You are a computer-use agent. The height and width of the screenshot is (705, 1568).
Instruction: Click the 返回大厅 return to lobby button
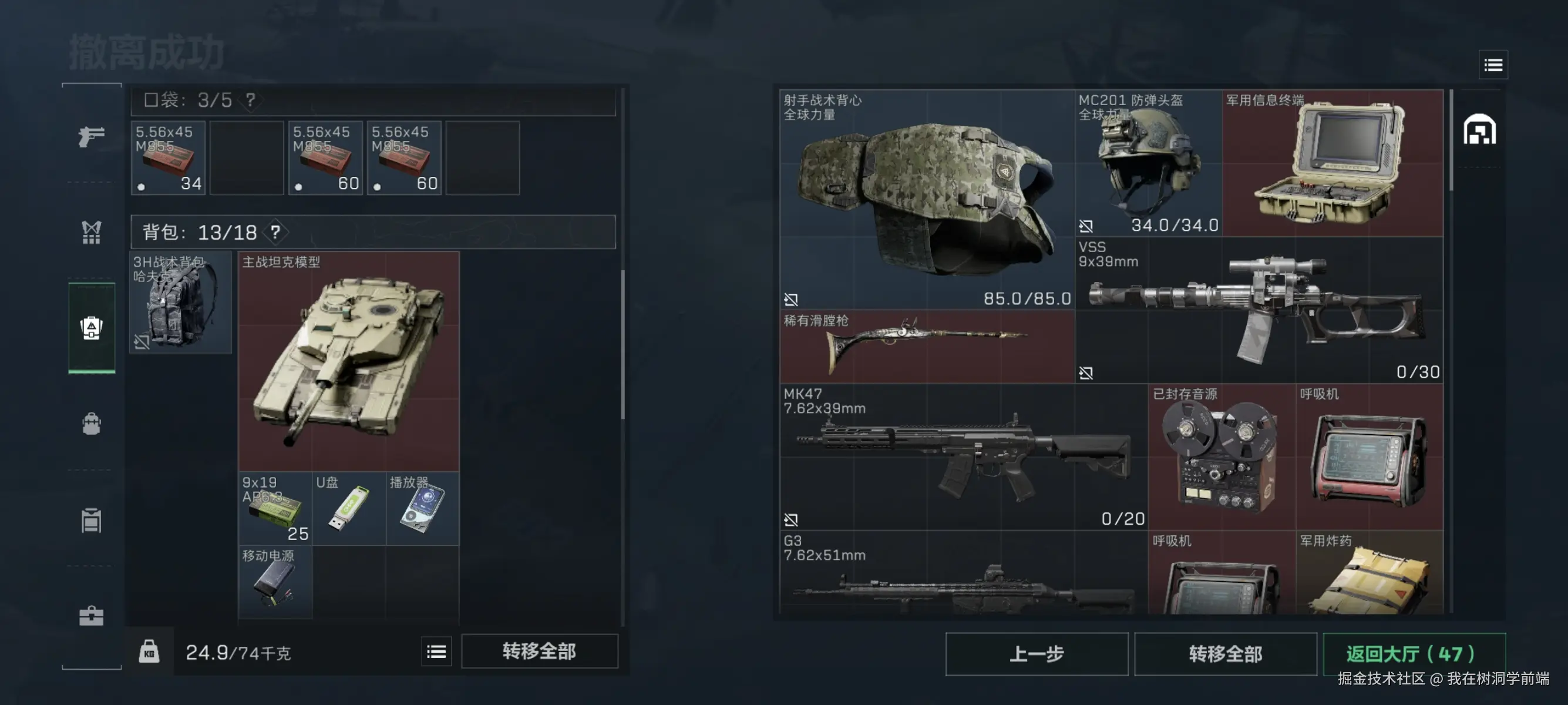1414,654
